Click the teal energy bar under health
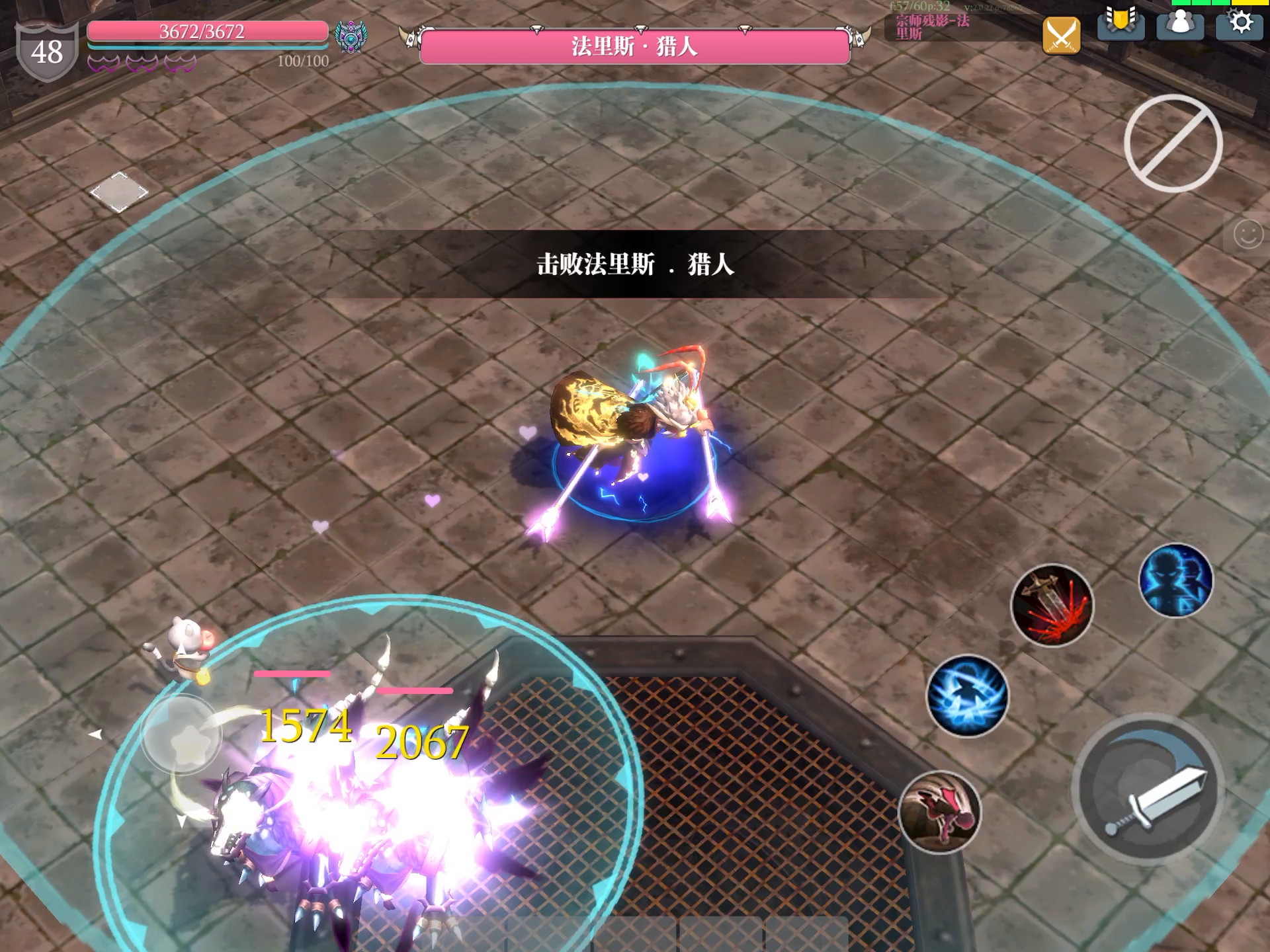The width and height of the screenshot is (1270, 952). pos(205,47)
